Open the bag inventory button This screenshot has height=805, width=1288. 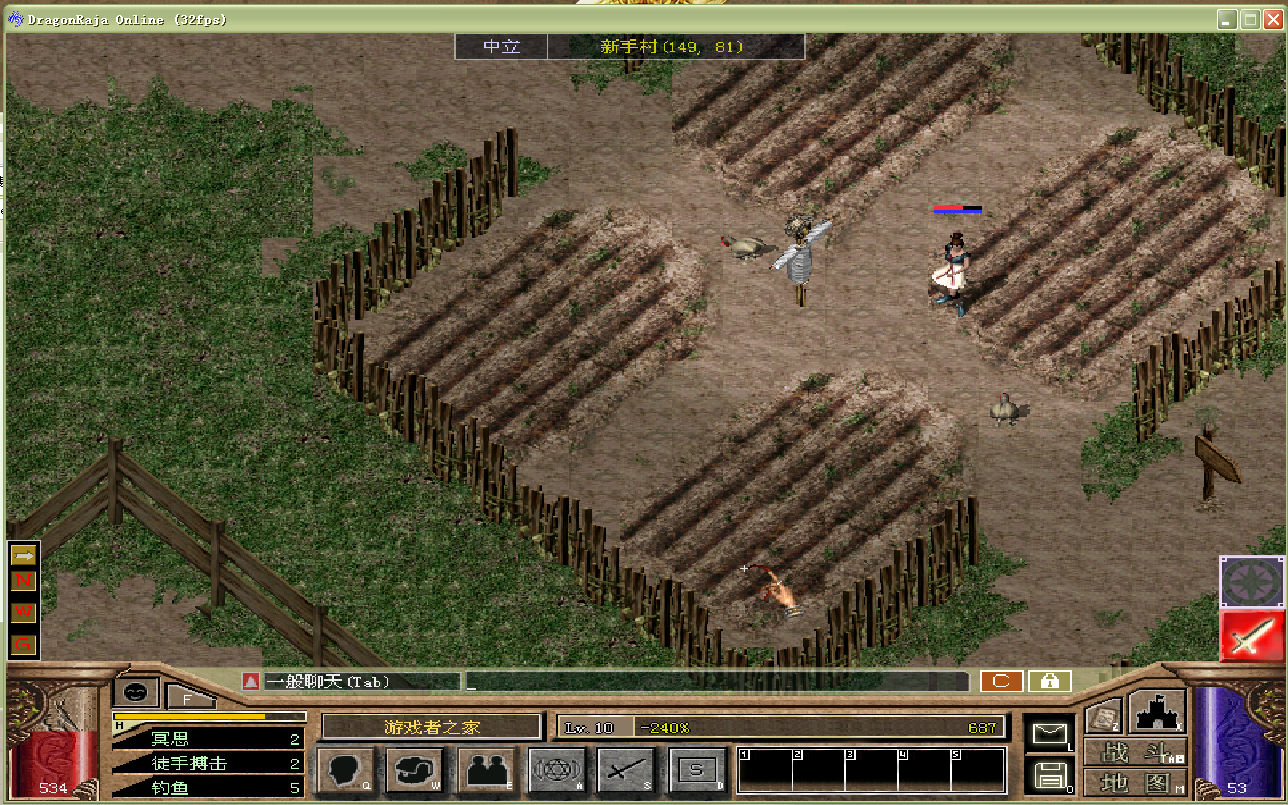(416, 770)
